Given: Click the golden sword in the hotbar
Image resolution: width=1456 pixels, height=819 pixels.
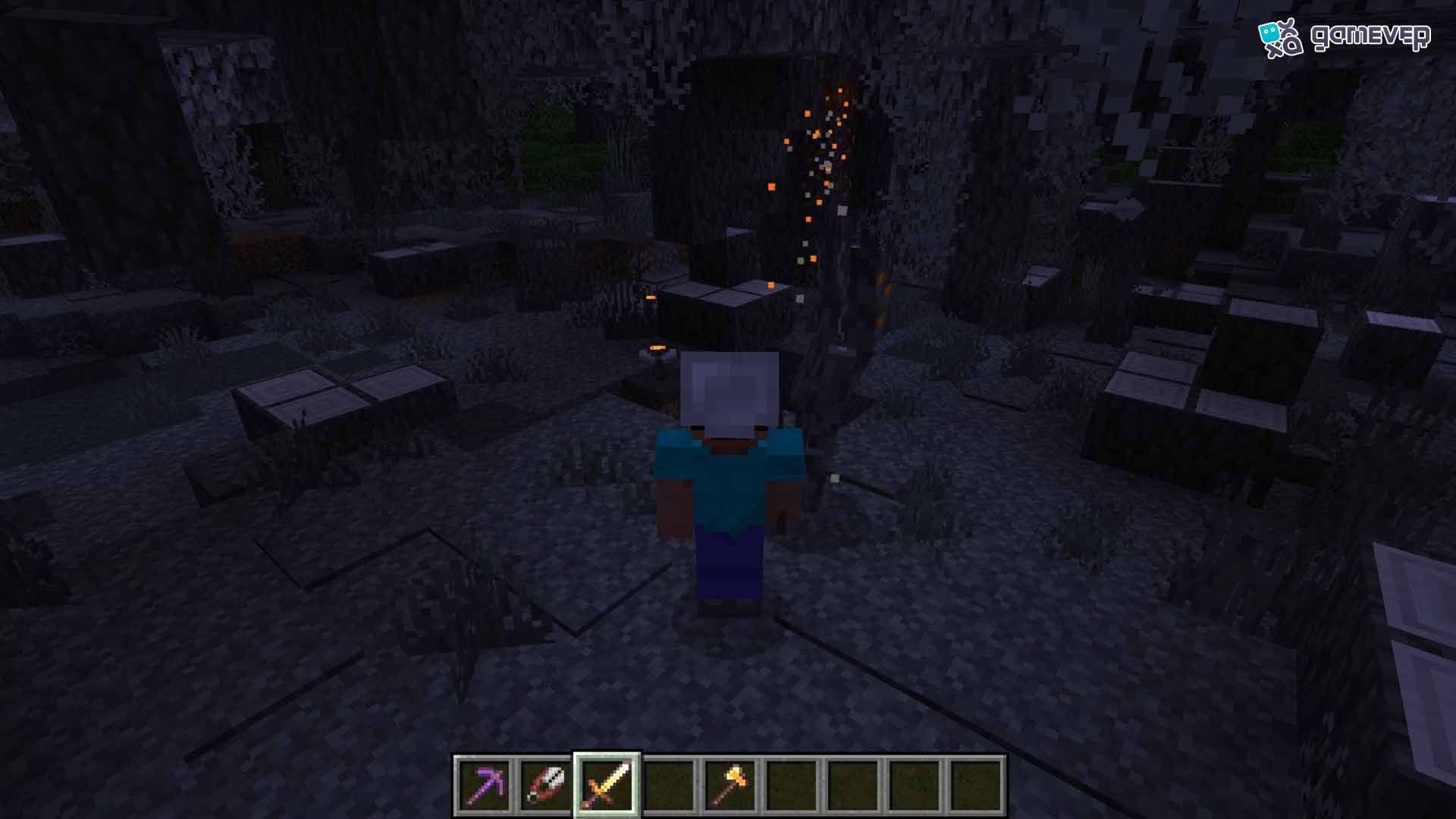Looking at the screenshot, I should tap(607, 786).
